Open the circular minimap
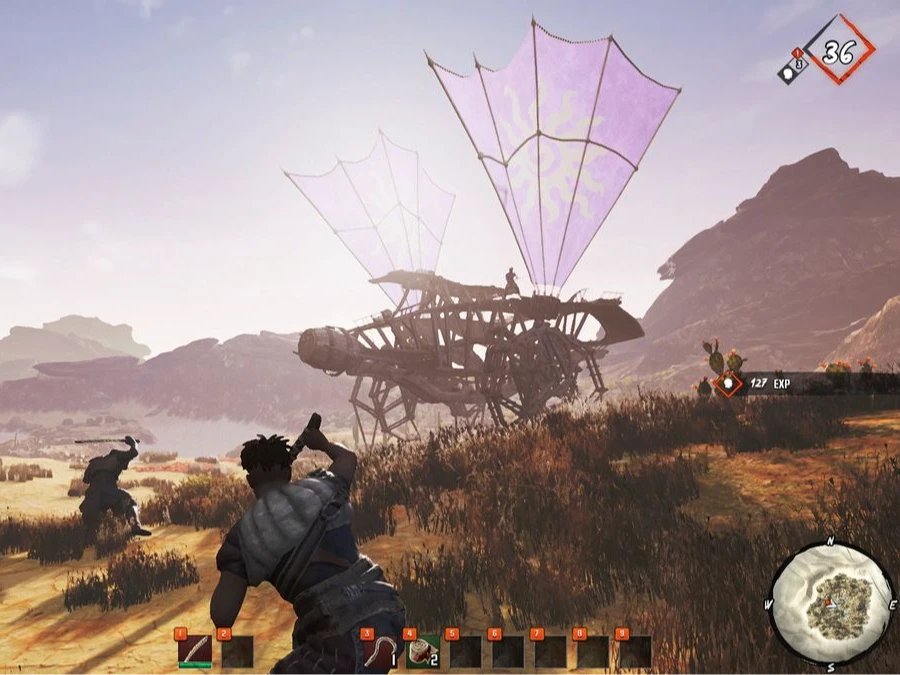The width and height of the screenshot is (900, 675). pos(829,603)
